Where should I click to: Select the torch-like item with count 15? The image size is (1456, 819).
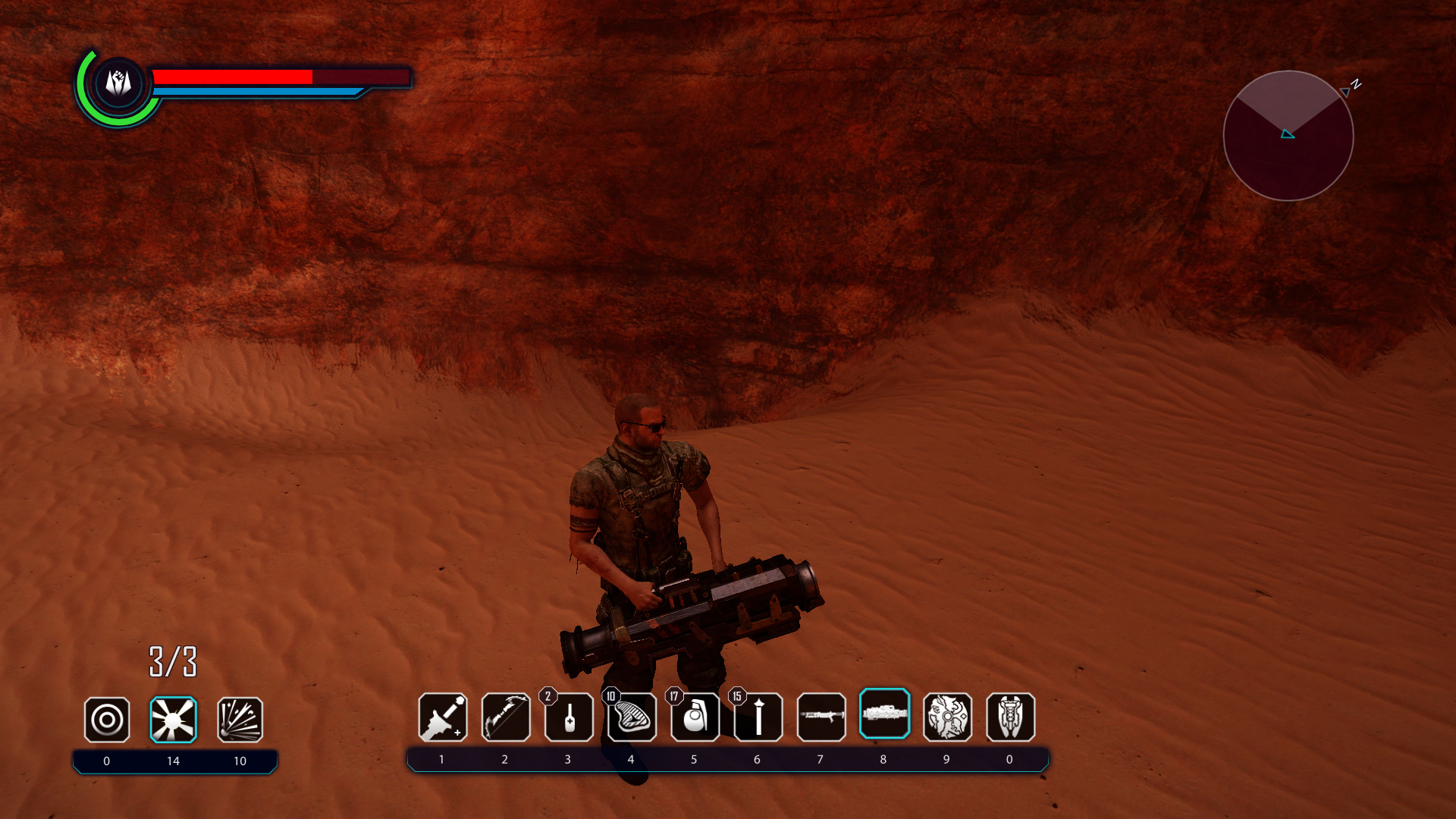[758, 717]
